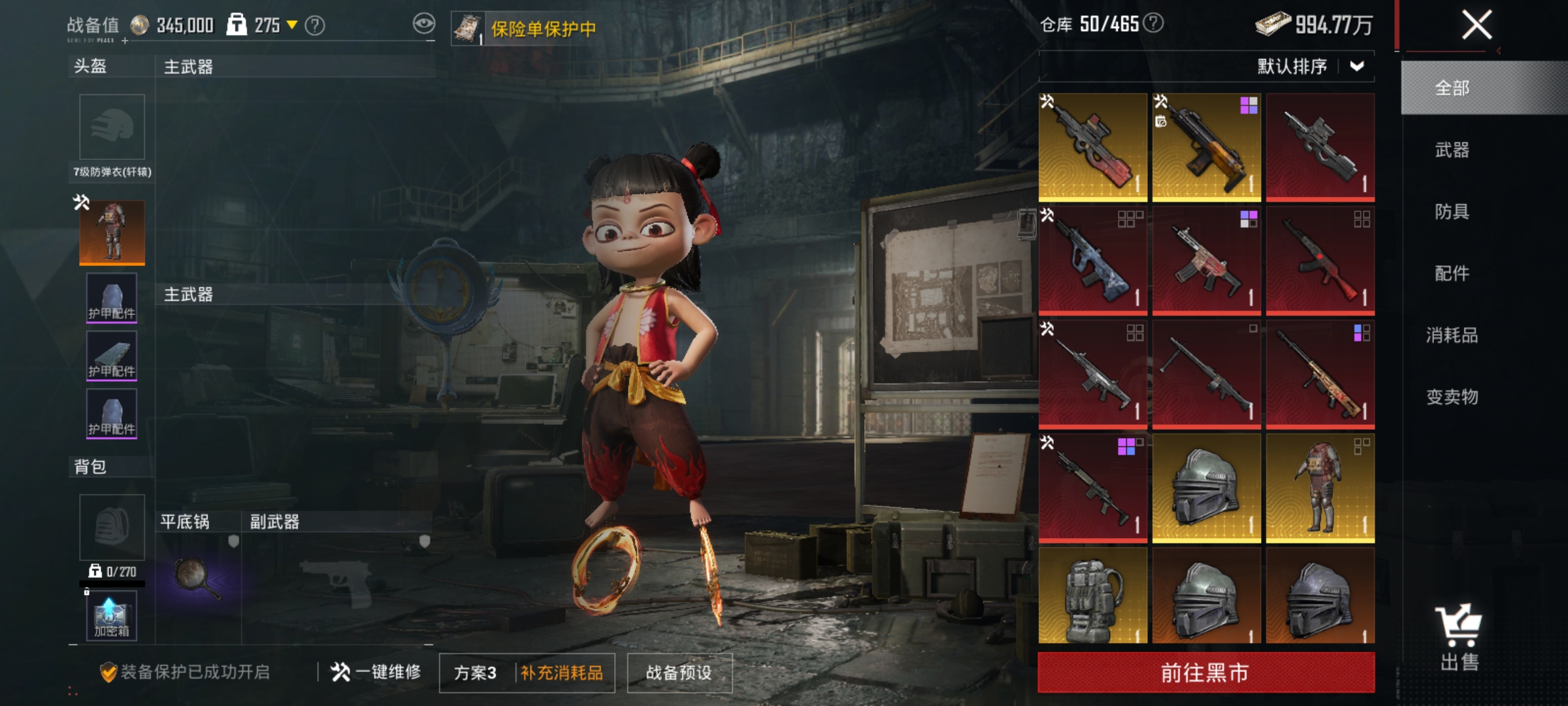Switch to the 武器 weapons category
The height and width of the screenshot is (706, 1568).
(1452, 150)
